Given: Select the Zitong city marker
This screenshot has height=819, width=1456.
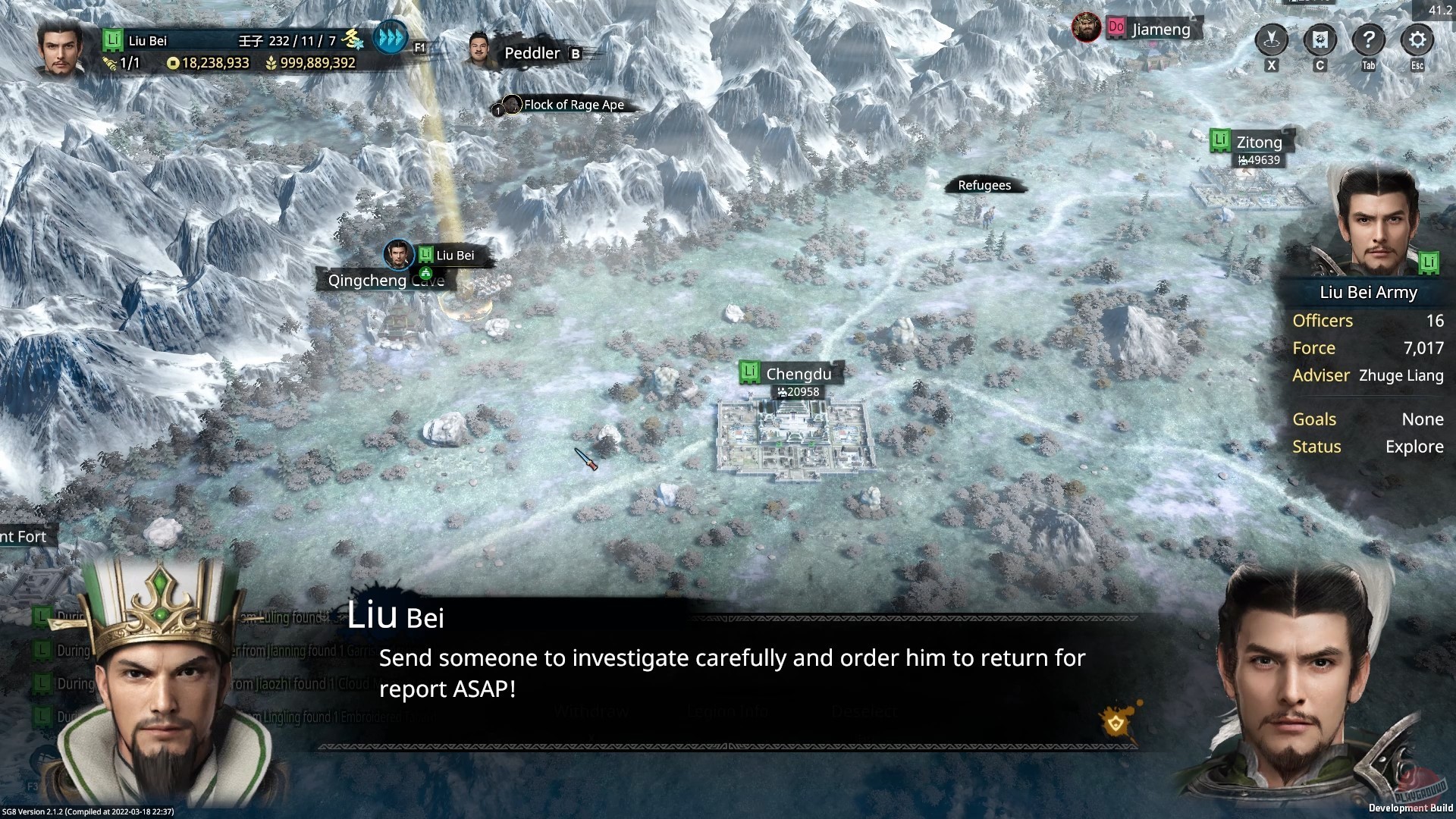Looking at the screenshot, I should click(x=1247, y=143).
